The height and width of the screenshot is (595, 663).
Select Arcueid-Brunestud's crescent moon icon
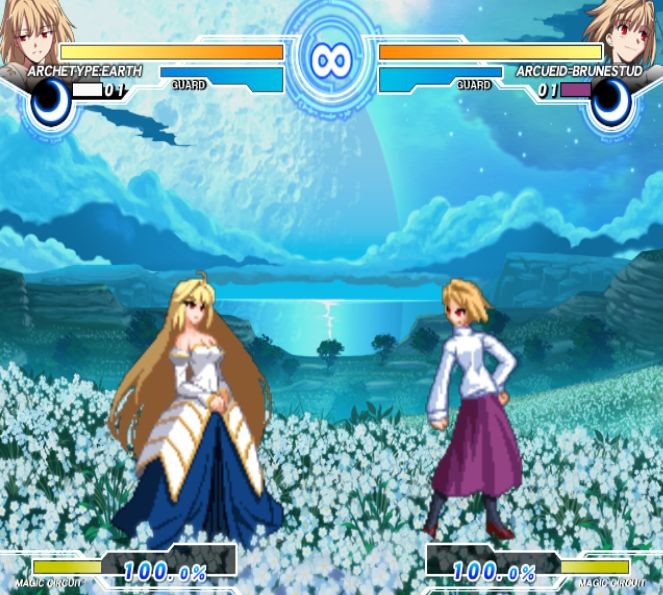[x=612, y=102]
